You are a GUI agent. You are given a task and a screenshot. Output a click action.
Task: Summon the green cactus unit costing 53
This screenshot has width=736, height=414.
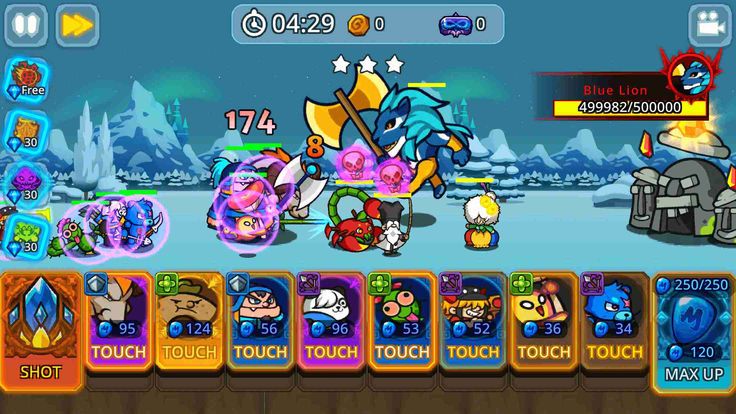(402, 320)
